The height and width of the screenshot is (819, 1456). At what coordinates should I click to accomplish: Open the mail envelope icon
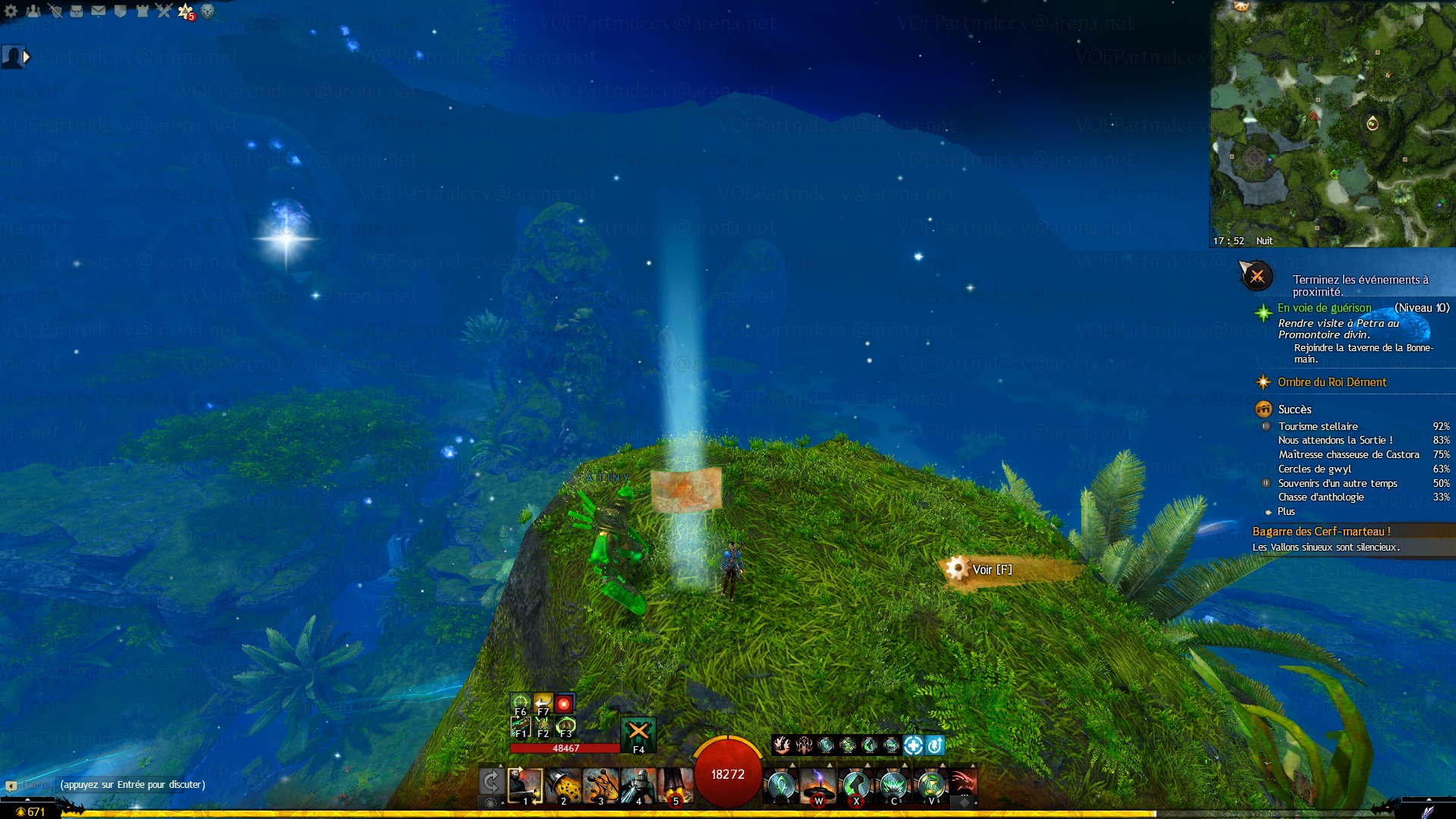99,11
